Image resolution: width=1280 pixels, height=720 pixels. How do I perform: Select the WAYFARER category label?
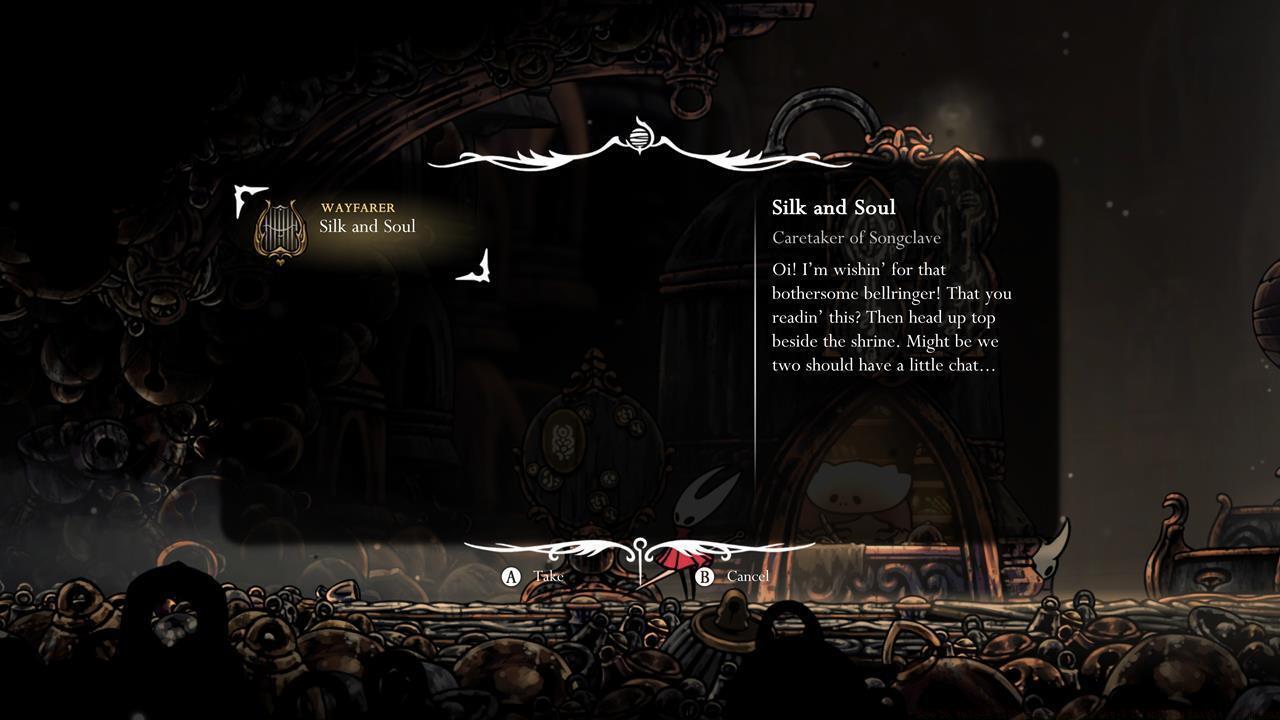pyautogui.click(x=357, y=207)
